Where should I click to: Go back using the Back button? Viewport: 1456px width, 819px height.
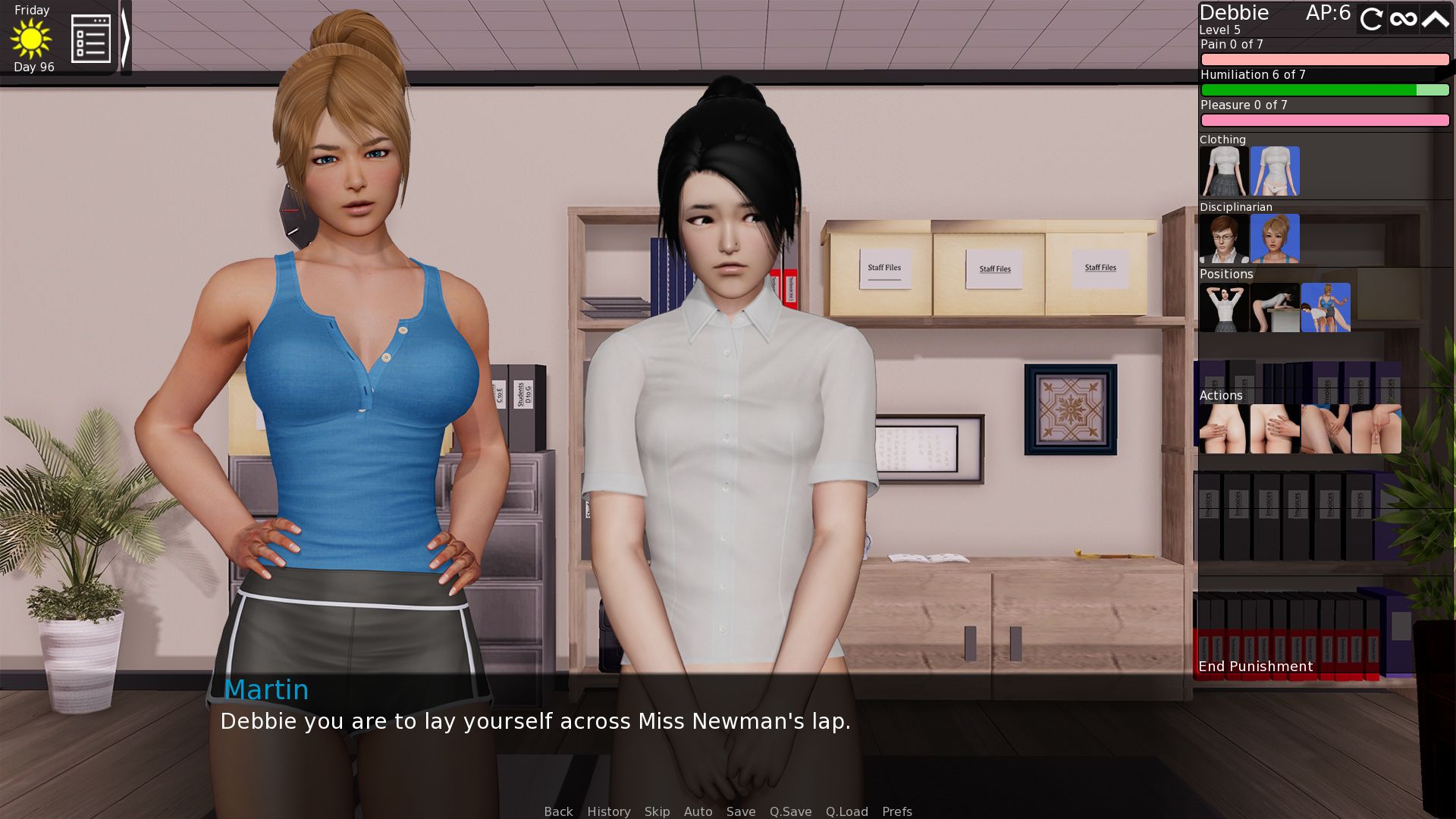click(x=558, y=811)
